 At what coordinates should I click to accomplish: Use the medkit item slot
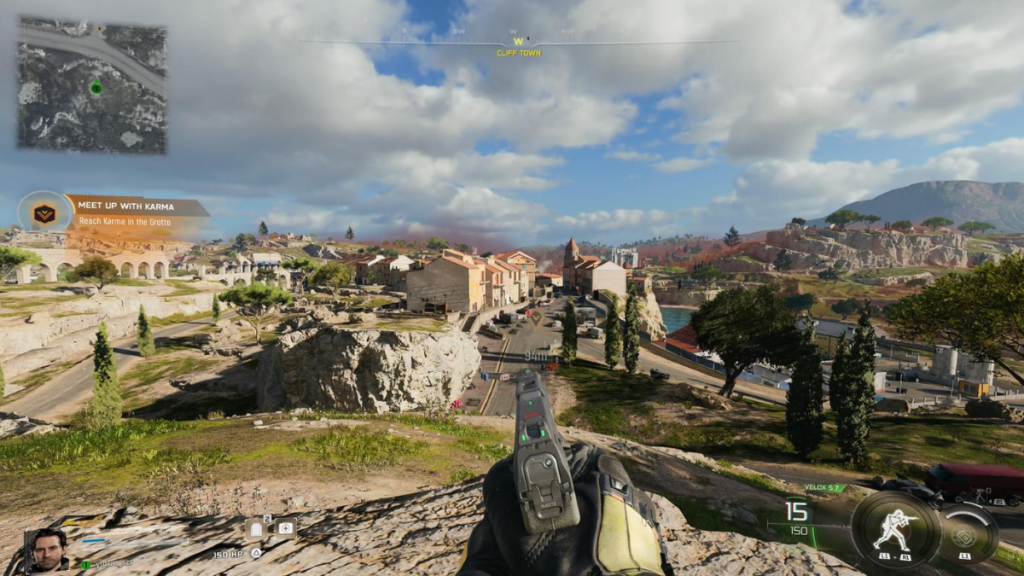tap(285, 528)
